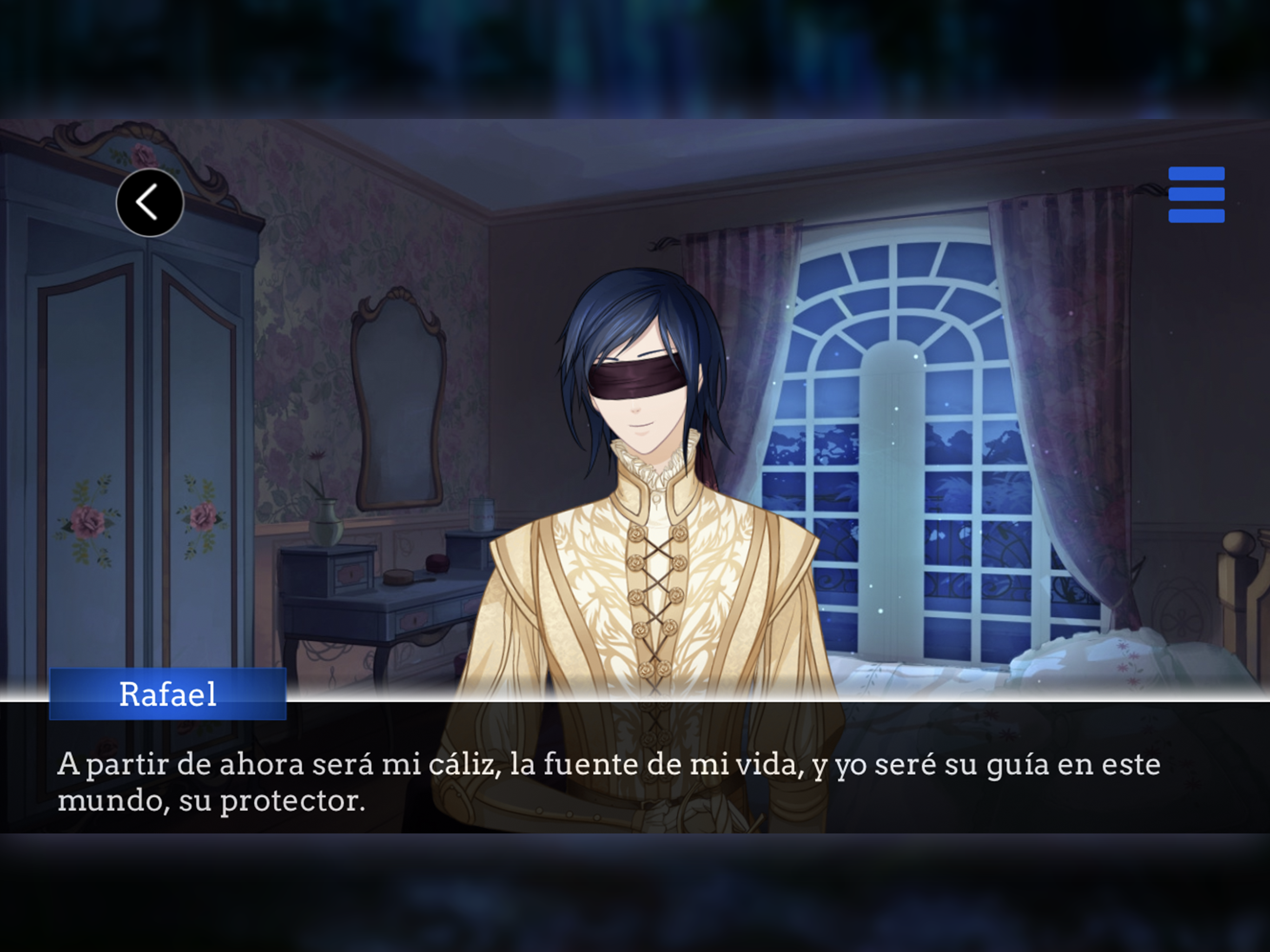Go back with the black arrow button

tap(150, 202)
